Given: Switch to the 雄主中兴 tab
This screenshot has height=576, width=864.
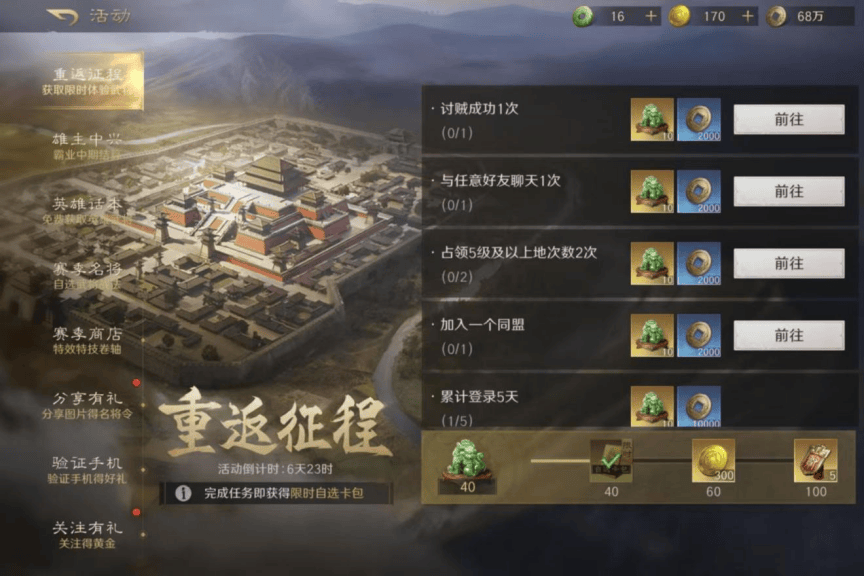Looking at the screenshot, I should point(87,144).
